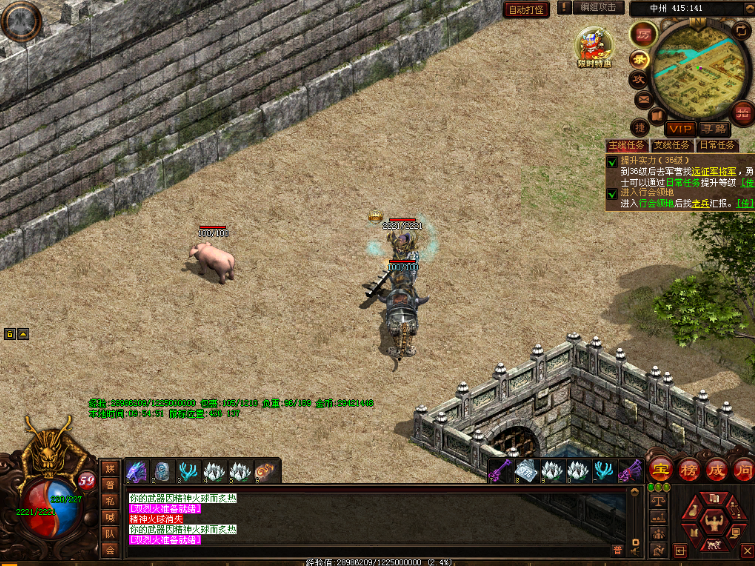The width and height of the screenshot is (755, 566).
Task: Open the 榜 rankings menu button
Action: (689, 469)
